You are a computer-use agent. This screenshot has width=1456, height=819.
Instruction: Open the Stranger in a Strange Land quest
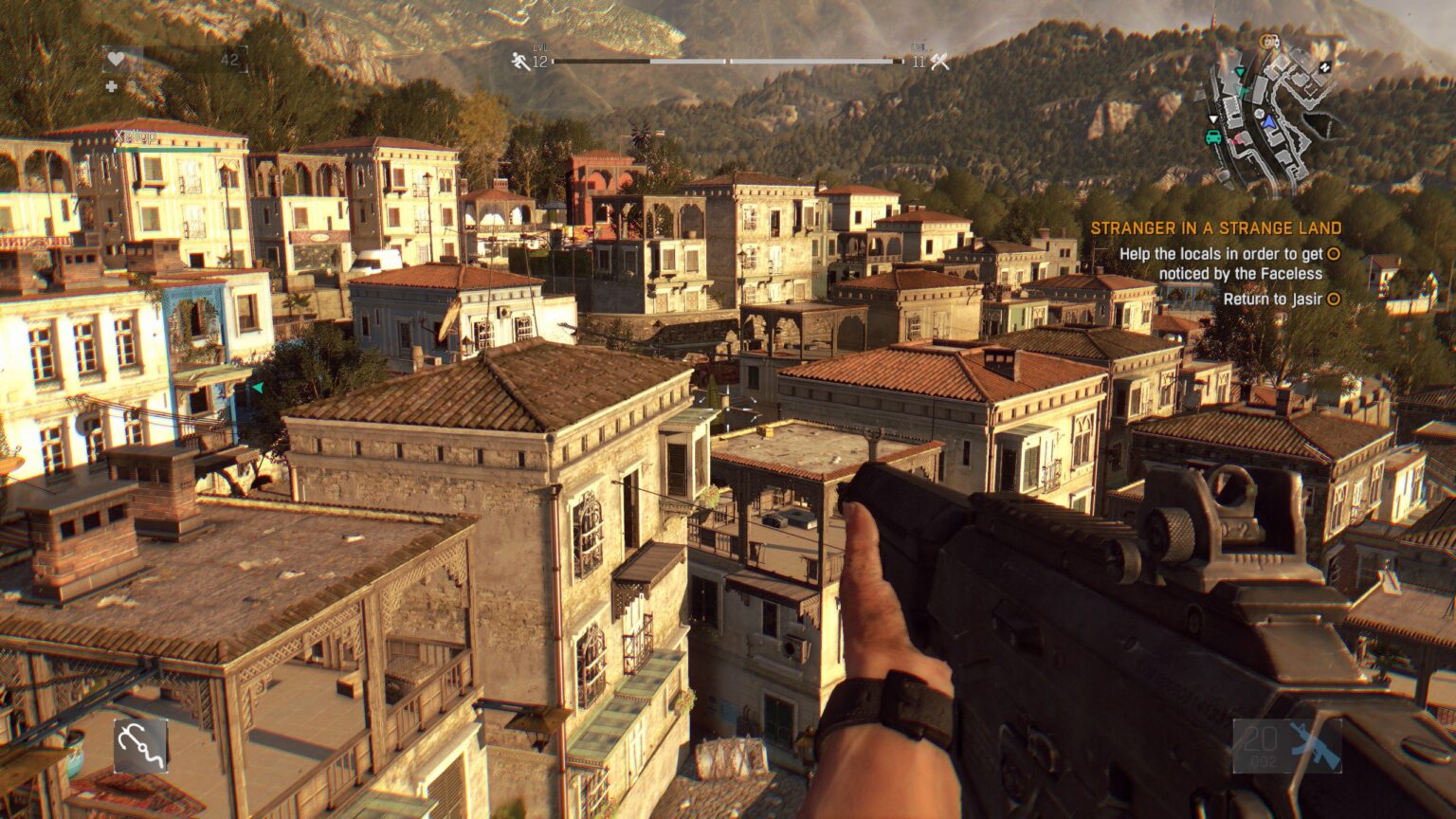1215,228
